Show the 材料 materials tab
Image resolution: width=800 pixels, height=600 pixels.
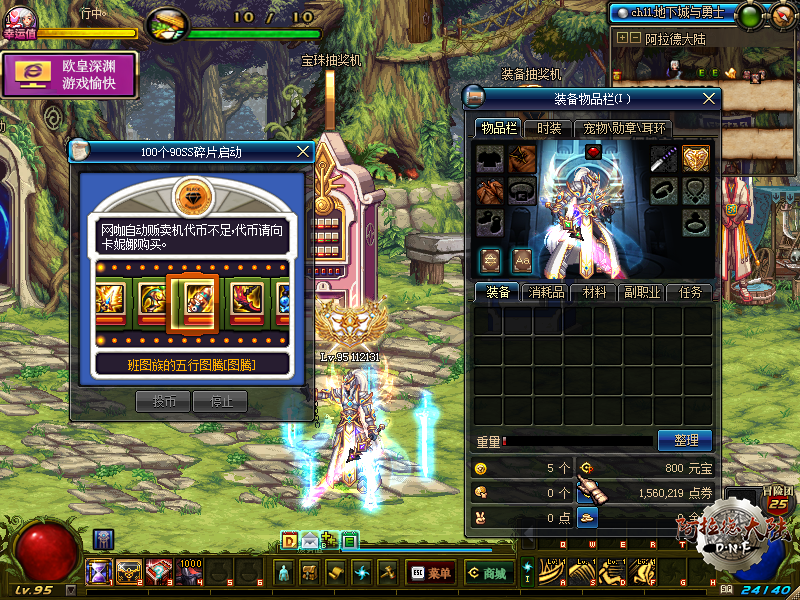(596, 292)
